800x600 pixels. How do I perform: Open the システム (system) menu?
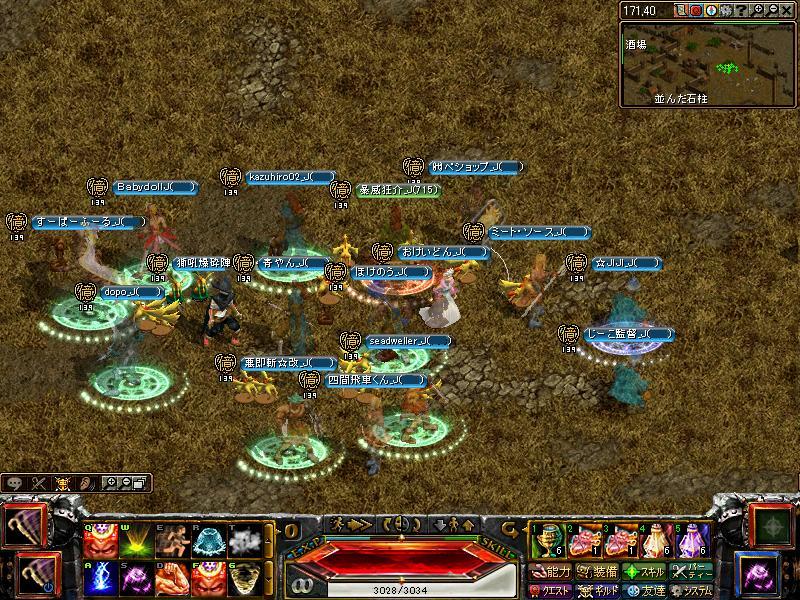(692, 590)
